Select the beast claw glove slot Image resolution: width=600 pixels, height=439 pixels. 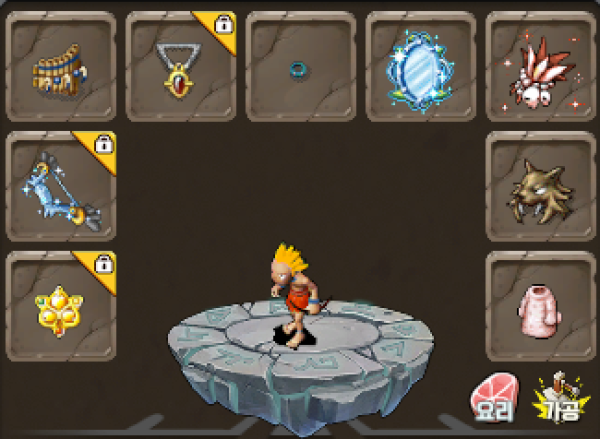coord(540,186)
